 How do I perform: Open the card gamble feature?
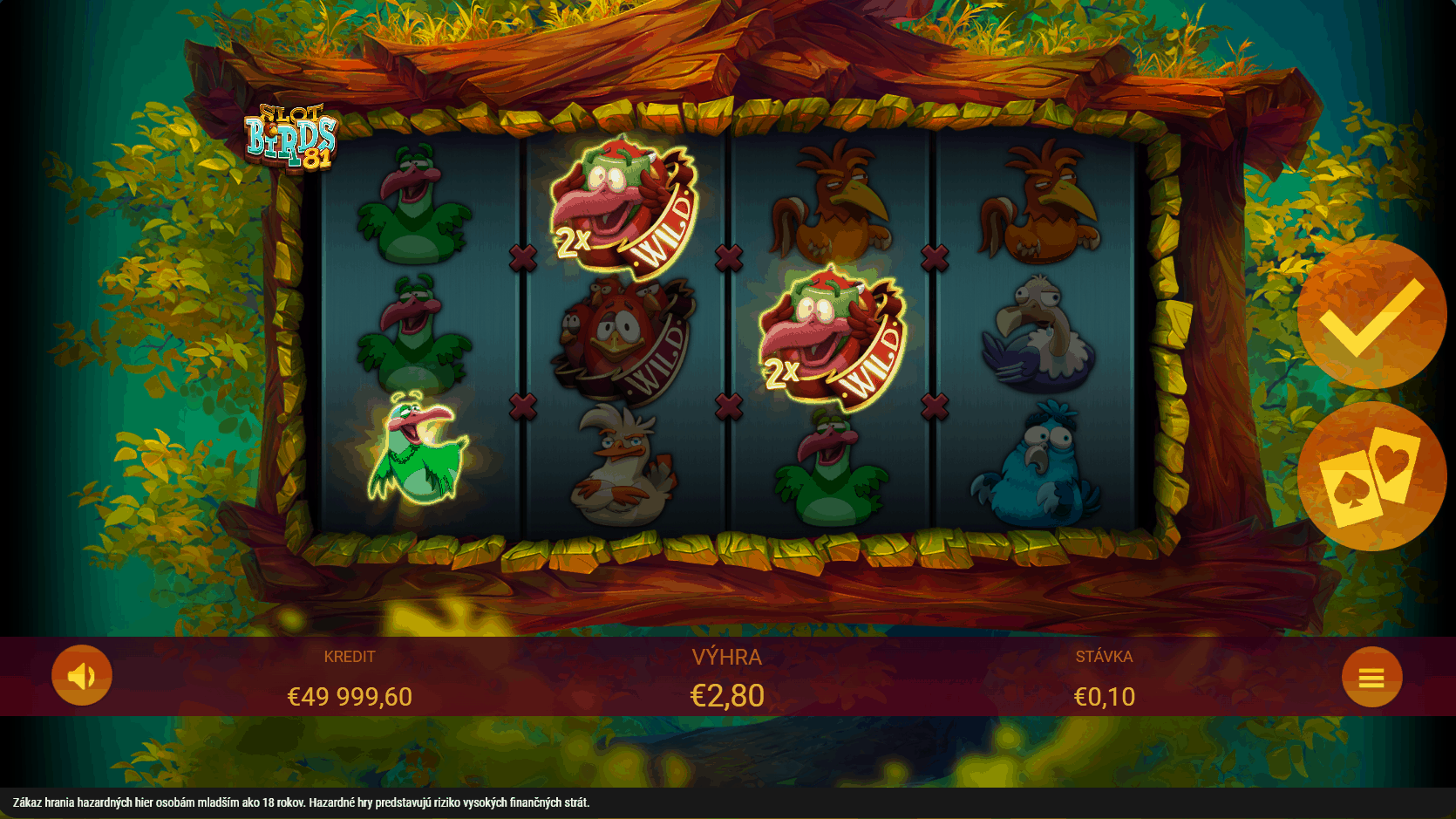coord(1371,476)
